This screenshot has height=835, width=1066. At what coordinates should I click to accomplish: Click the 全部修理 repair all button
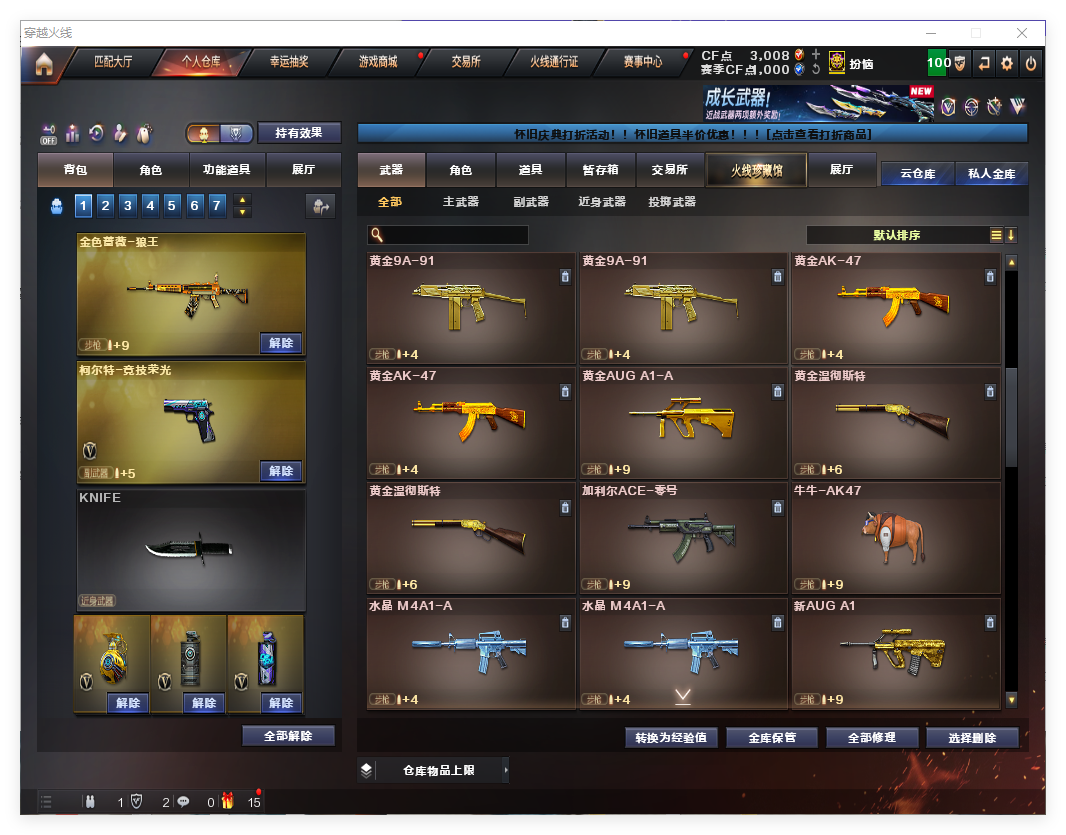[869, 738]
